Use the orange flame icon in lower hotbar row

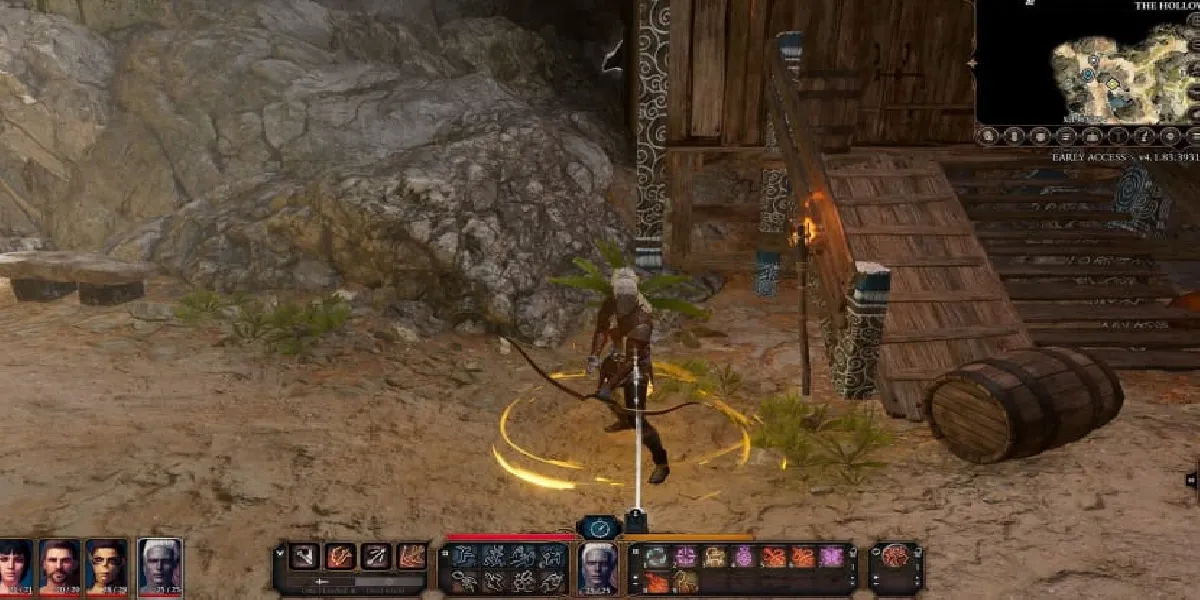pos(656,582)
